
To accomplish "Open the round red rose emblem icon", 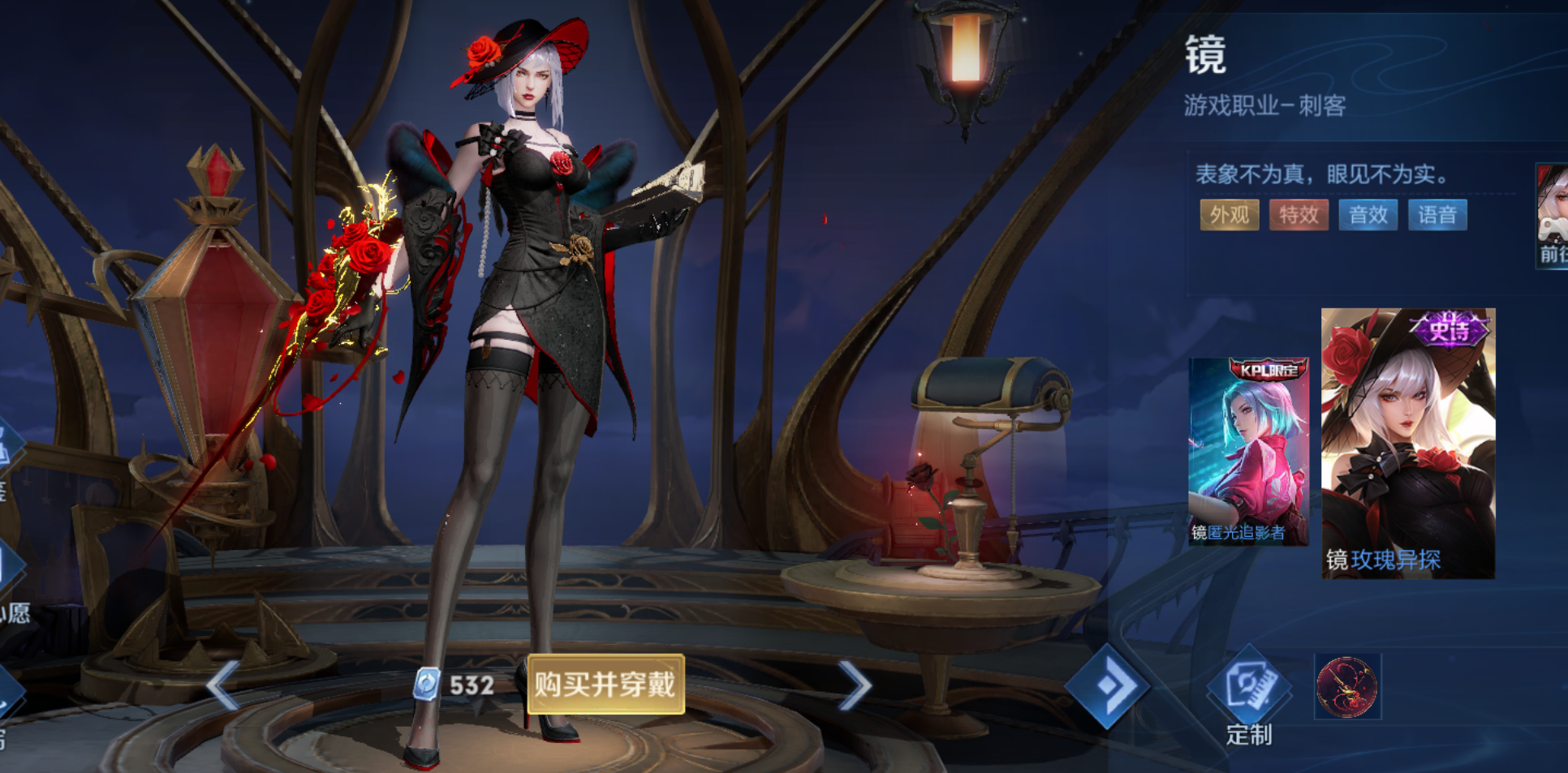I will click(1346, 687).
